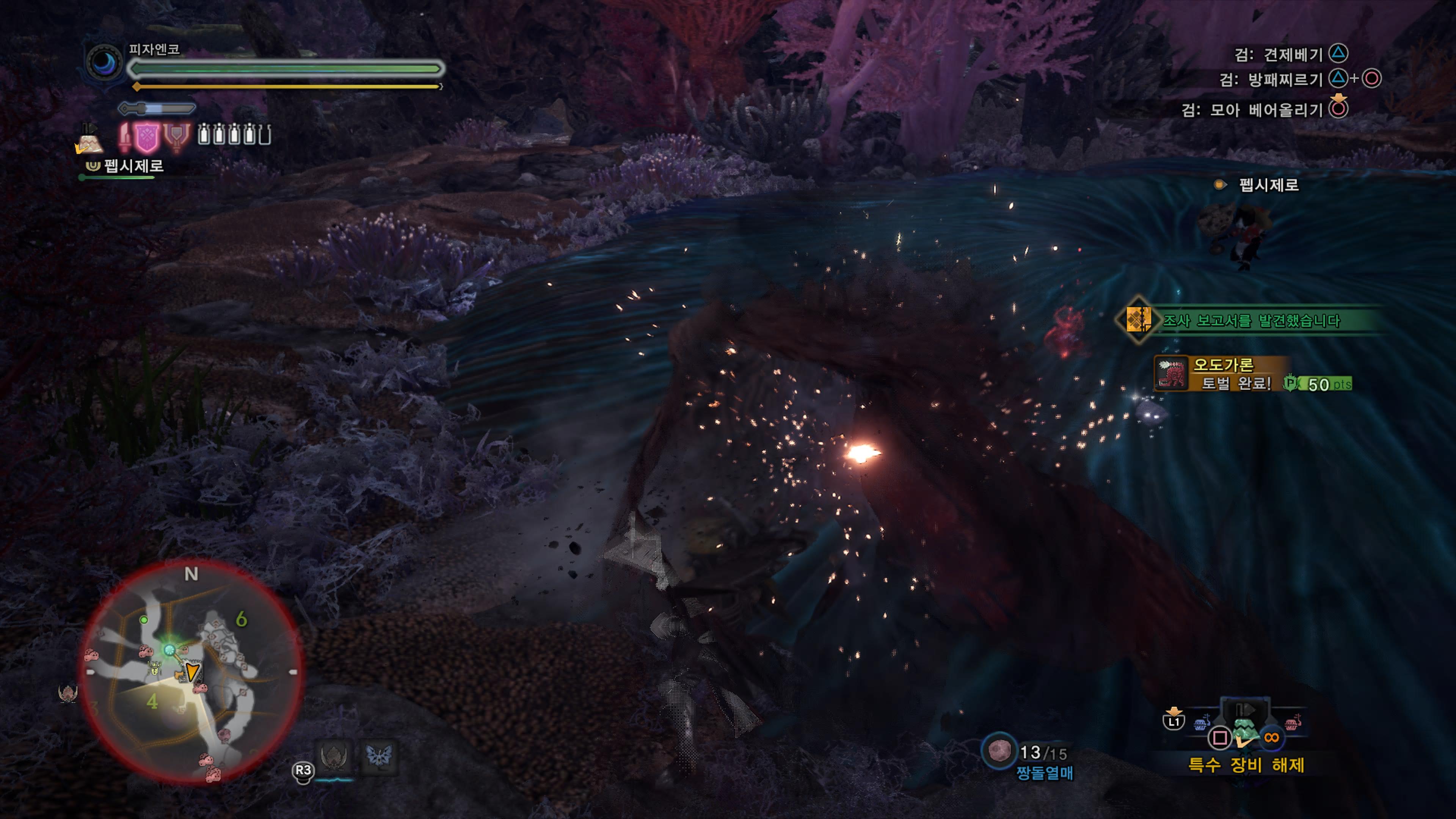
Task: Open the circular area minimap
Action: pos(191,672)
